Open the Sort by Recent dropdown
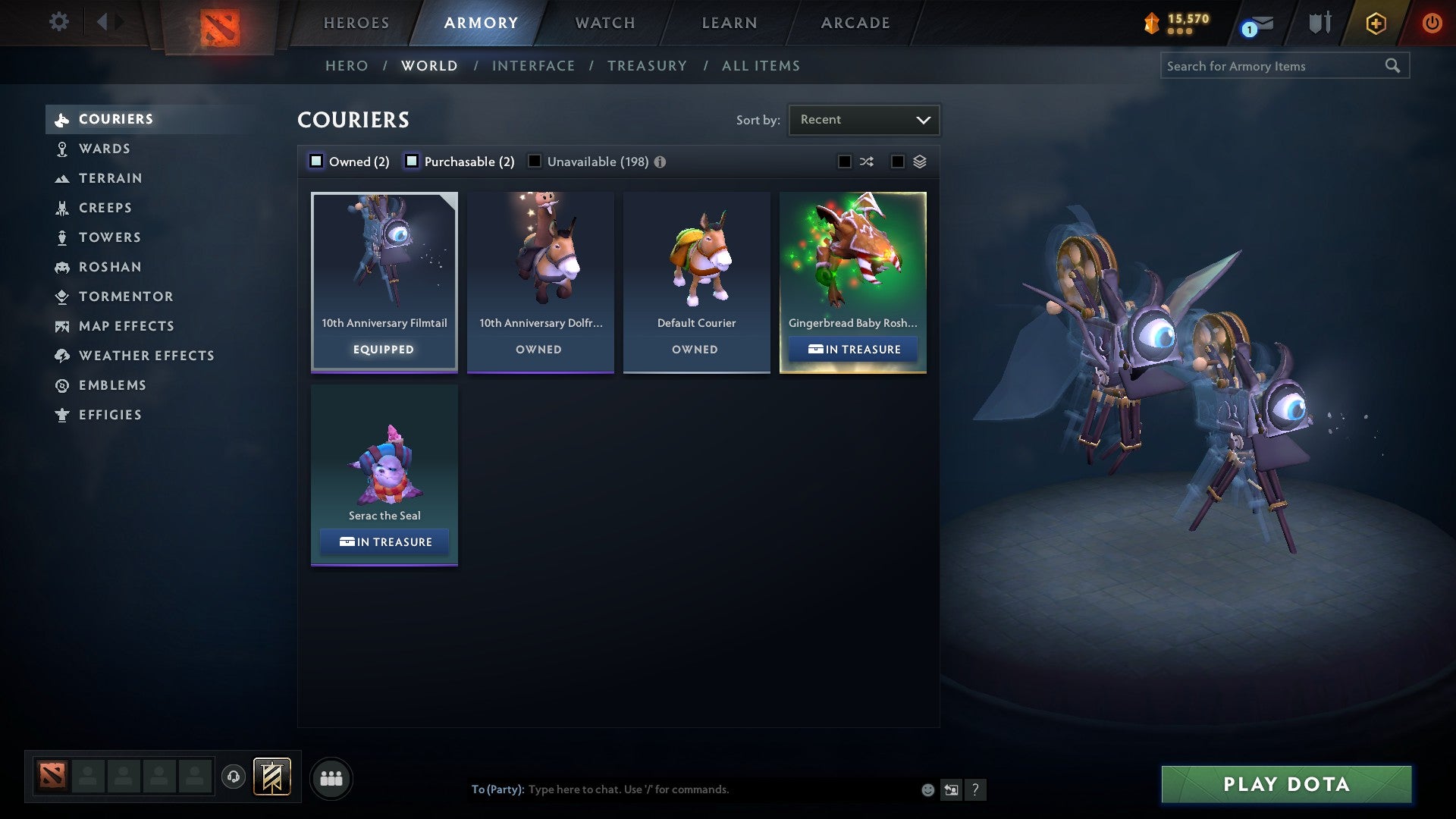Image resolution: width=1456 pixels, height=819 pixels. tap(864, 119)
